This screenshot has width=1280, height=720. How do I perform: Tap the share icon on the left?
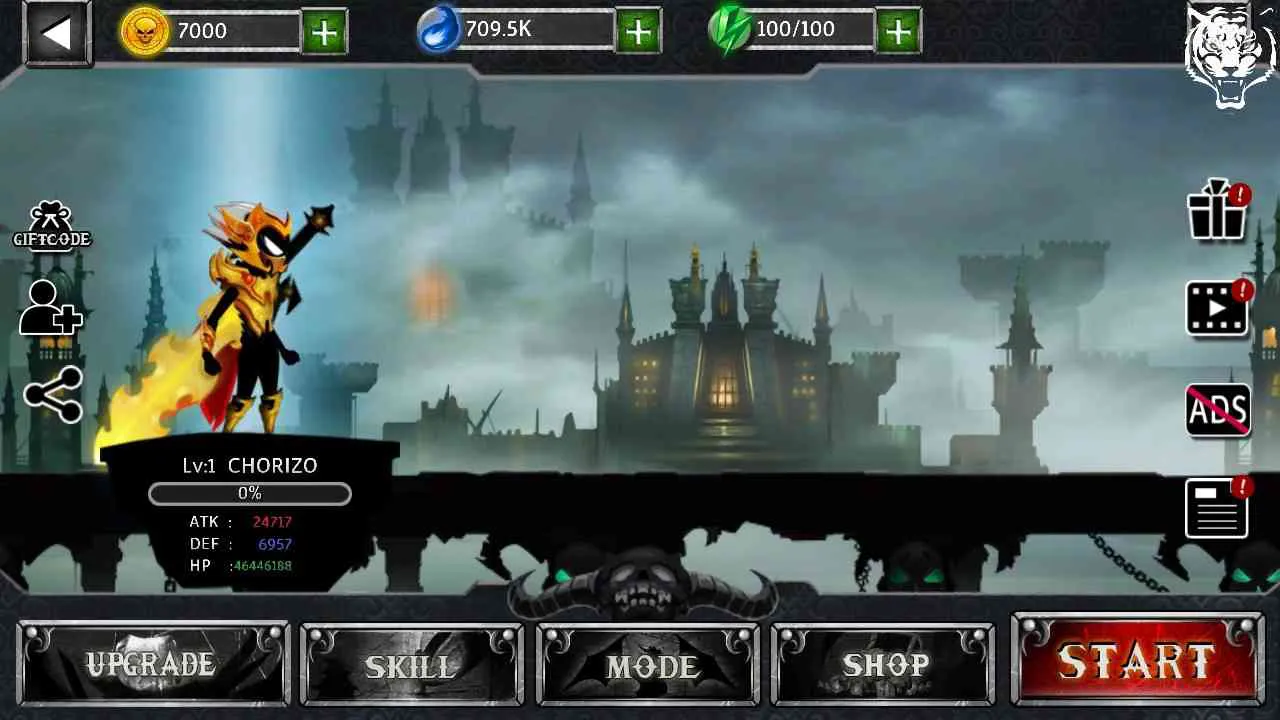pos(51,394)
